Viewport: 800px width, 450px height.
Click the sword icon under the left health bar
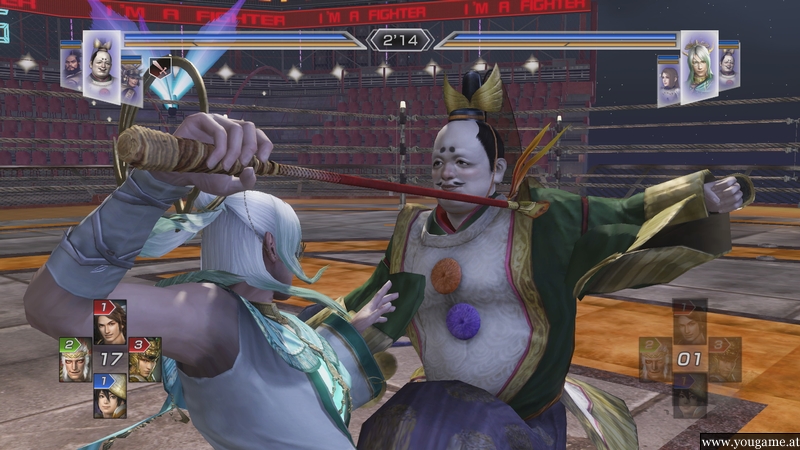(158, 69)
